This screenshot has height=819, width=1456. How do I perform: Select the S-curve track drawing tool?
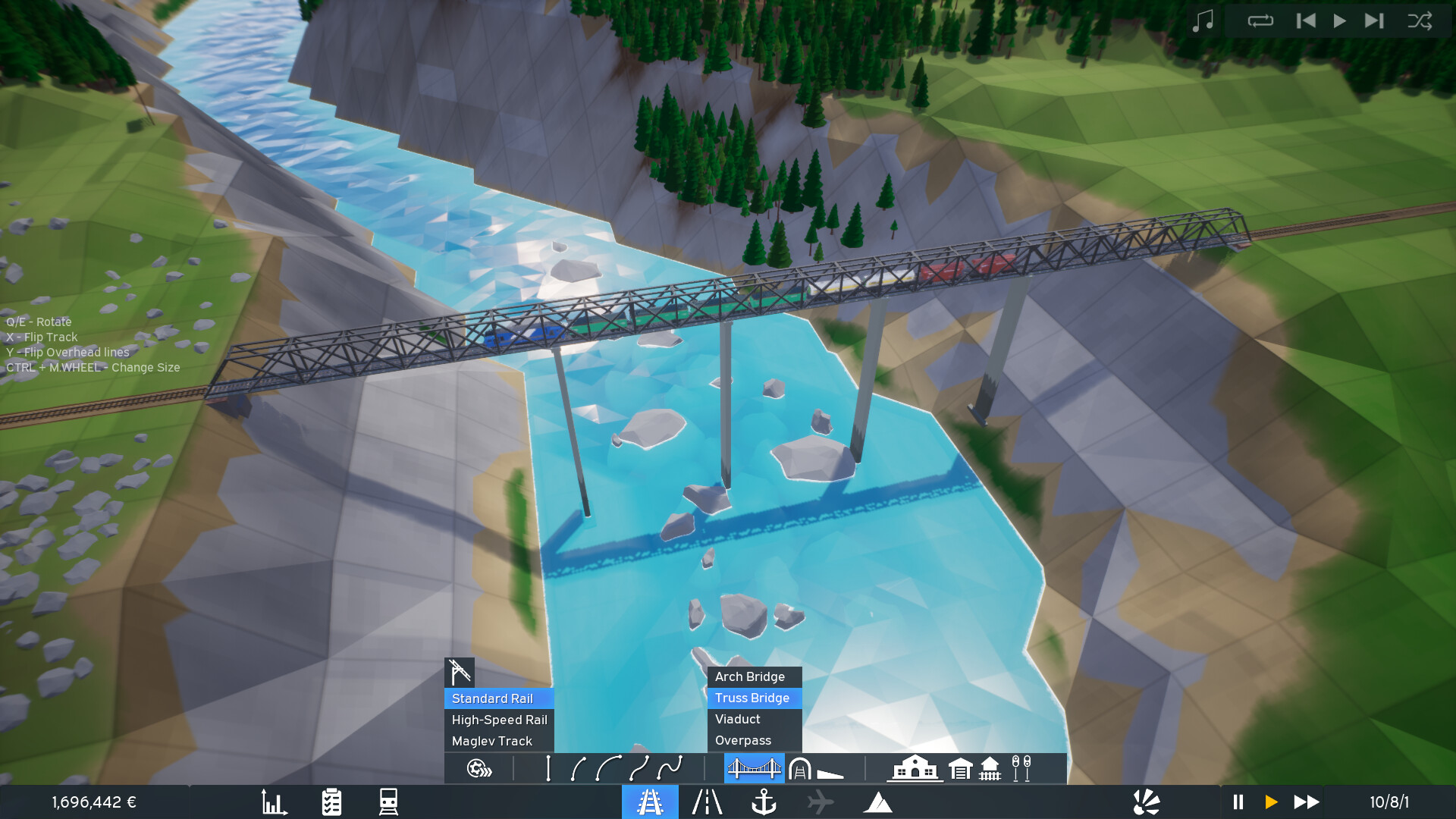(x=668, y=768)
